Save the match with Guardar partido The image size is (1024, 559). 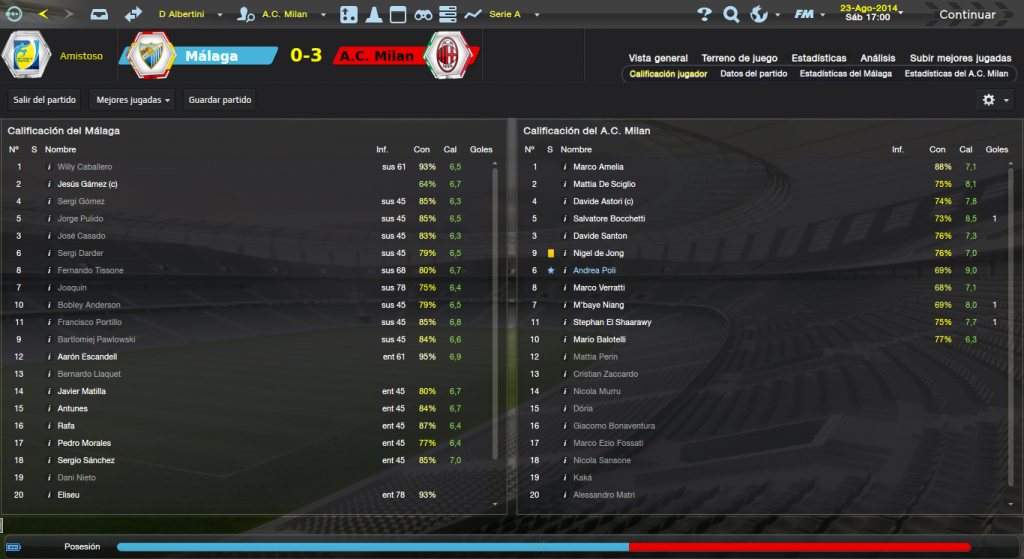point(220,100)
